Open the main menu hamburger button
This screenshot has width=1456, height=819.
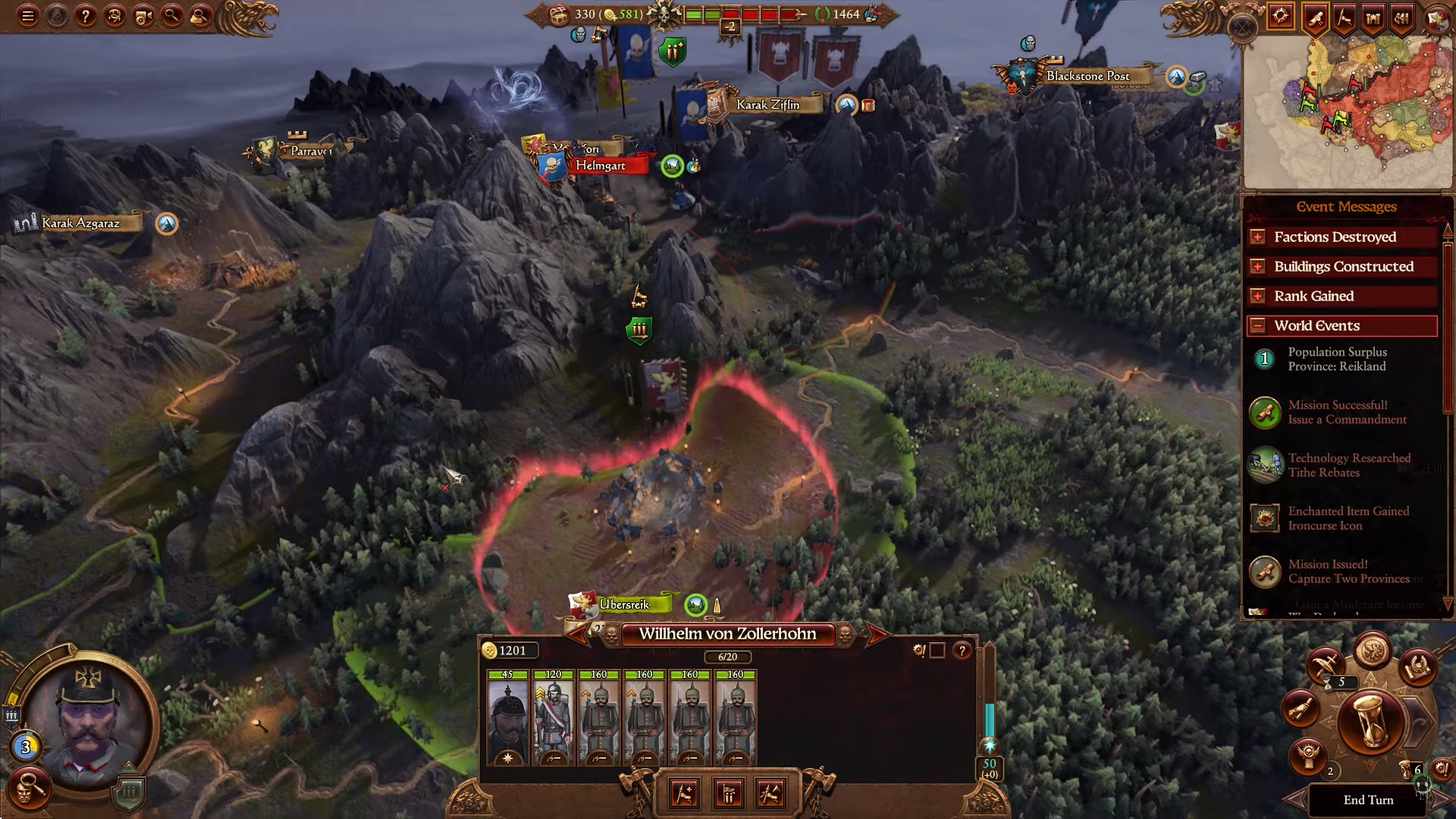click(28, 16)
